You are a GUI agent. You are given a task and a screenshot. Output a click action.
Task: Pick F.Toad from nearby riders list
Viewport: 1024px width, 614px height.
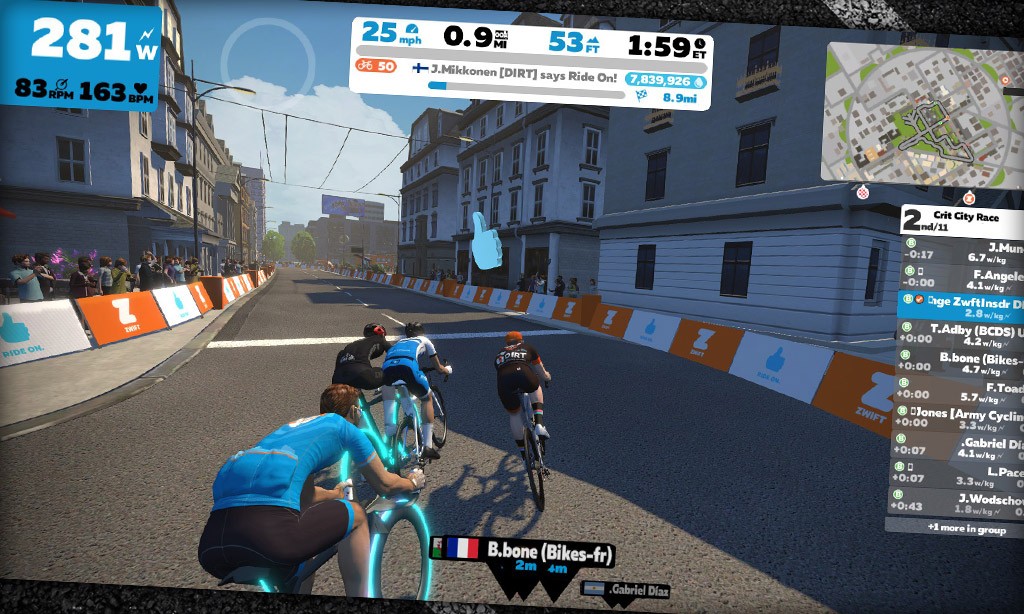(x=958, y=391)
